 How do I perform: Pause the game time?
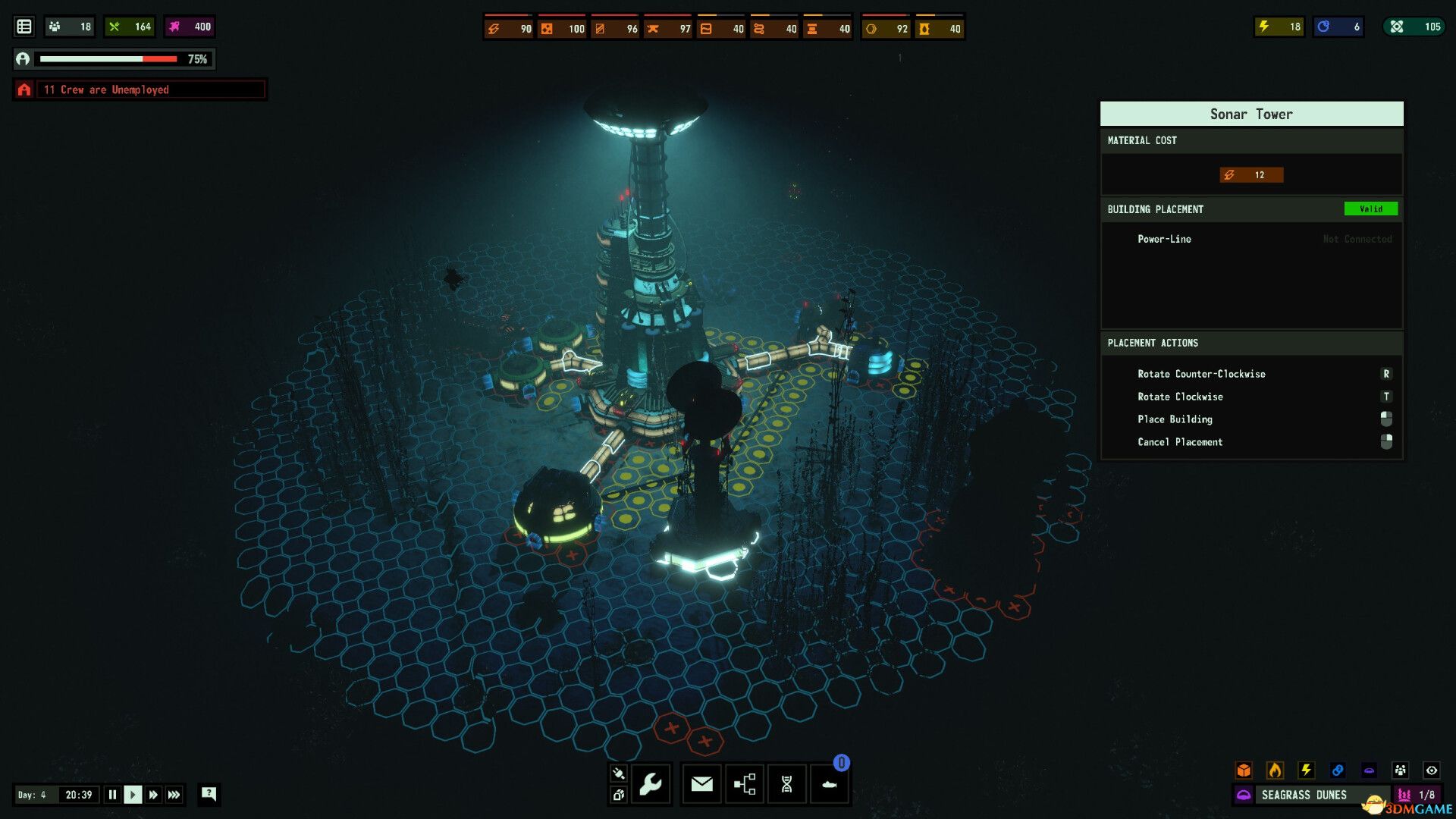coord(112,795)
